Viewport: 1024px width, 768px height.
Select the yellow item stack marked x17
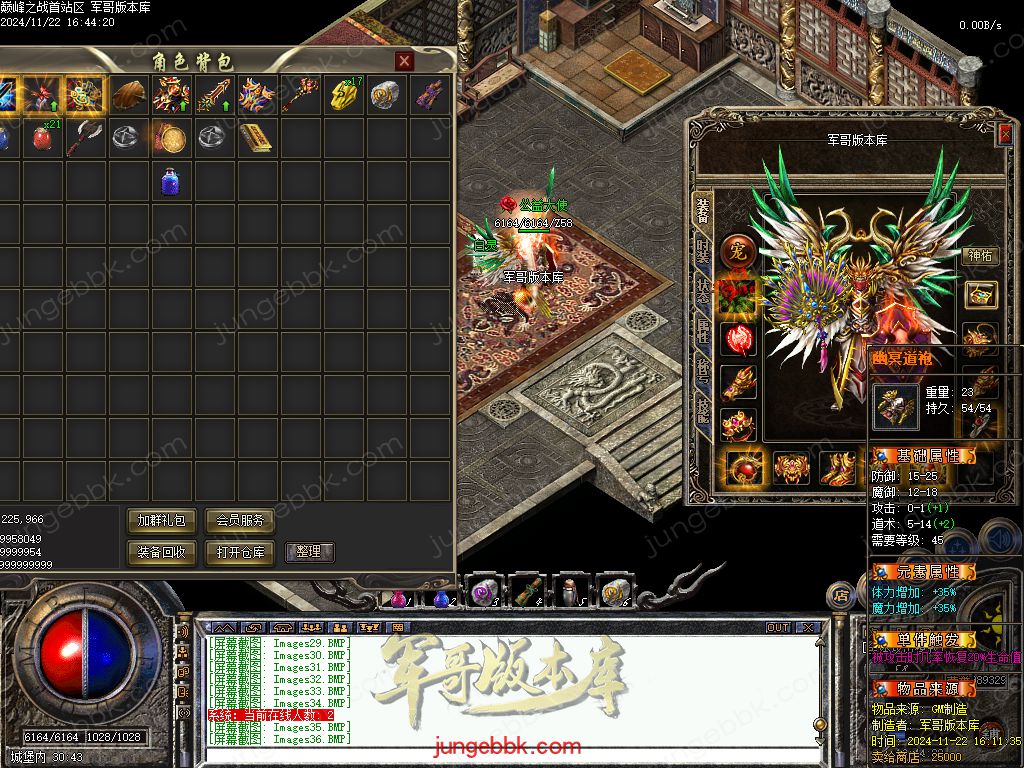click(x=342, y=96)
